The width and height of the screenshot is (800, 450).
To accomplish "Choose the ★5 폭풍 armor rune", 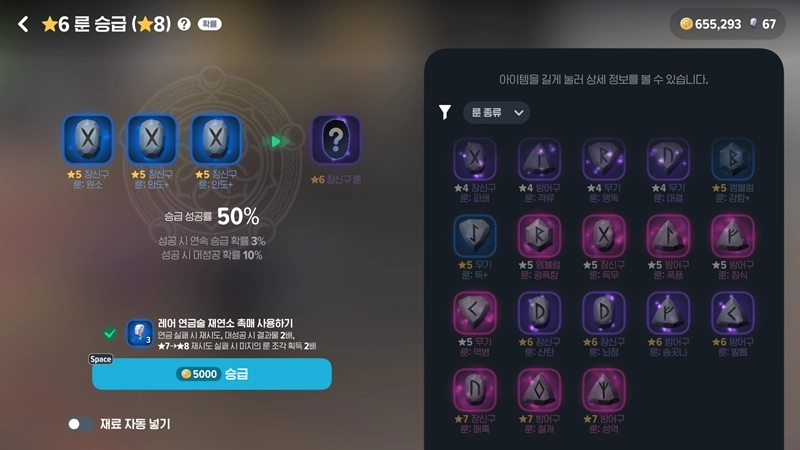I will (x=668, y=237).
